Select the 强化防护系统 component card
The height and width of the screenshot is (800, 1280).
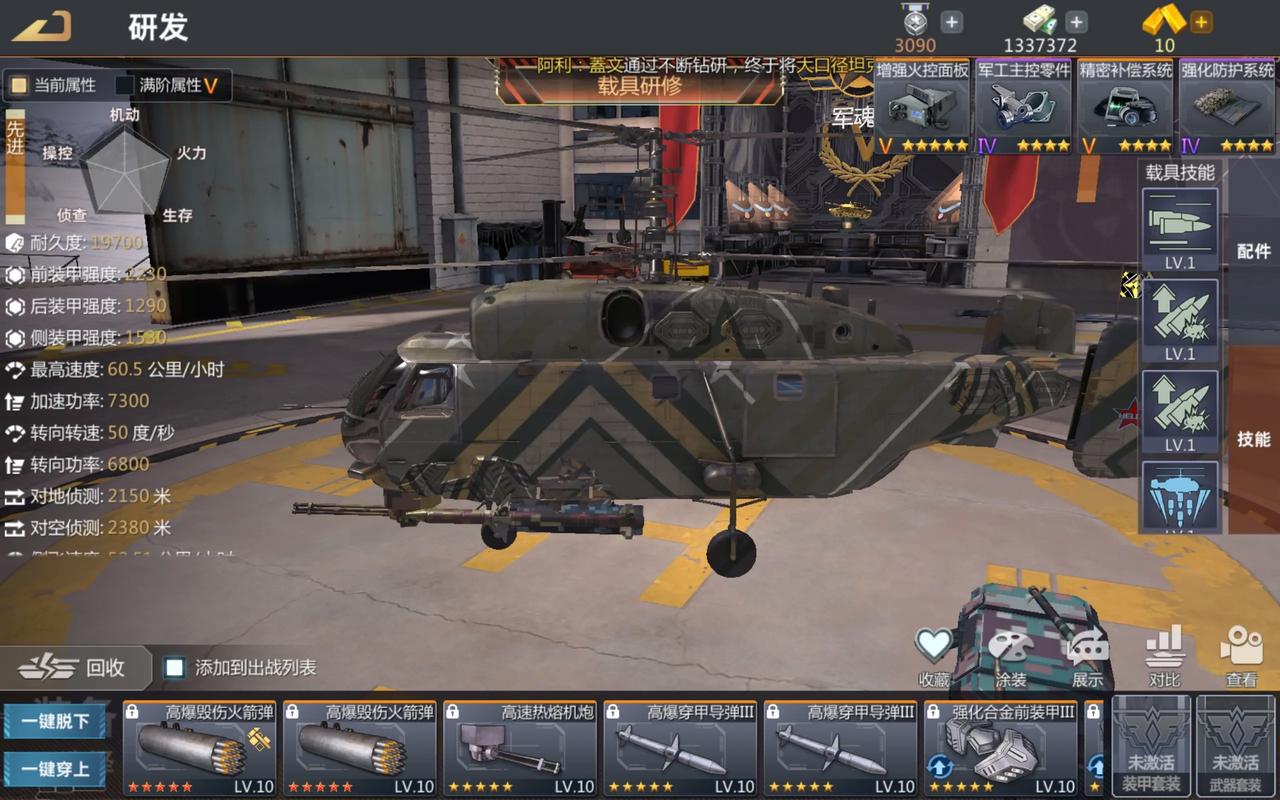coord(1227,107)
